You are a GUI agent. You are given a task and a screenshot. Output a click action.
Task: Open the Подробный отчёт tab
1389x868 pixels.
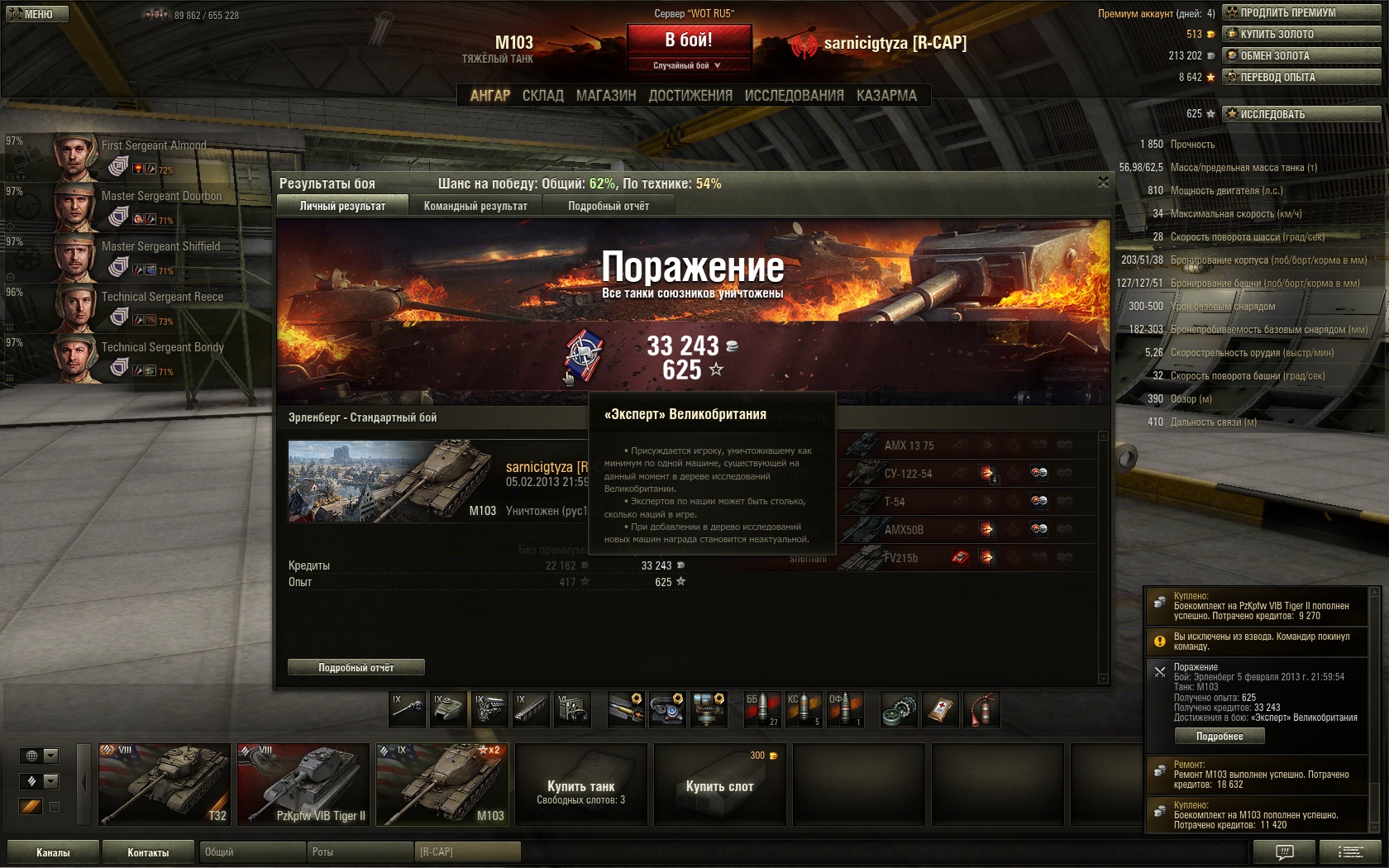tap(609, 206)
